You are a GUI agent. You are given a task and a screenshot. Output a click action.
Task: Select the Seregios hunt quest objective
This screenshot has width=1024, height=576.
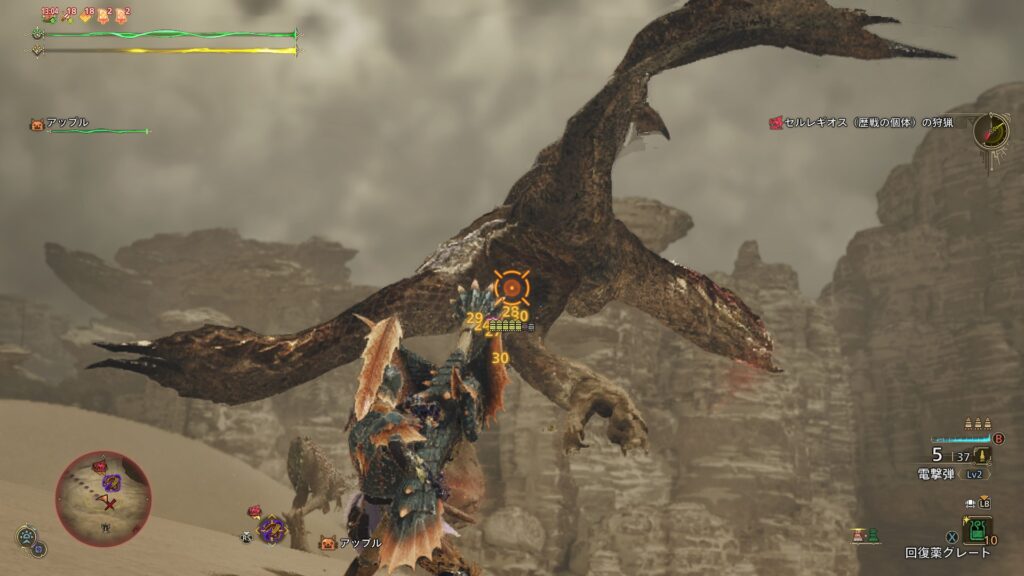[x=860, y=123]
